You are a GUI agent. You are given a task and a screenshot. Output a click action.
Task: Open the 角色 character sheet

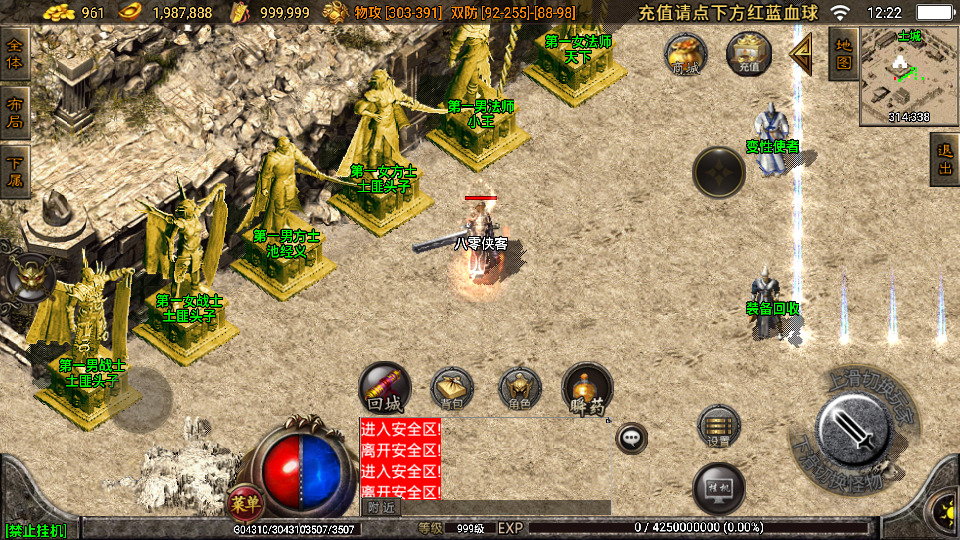[x=520, y=389]
